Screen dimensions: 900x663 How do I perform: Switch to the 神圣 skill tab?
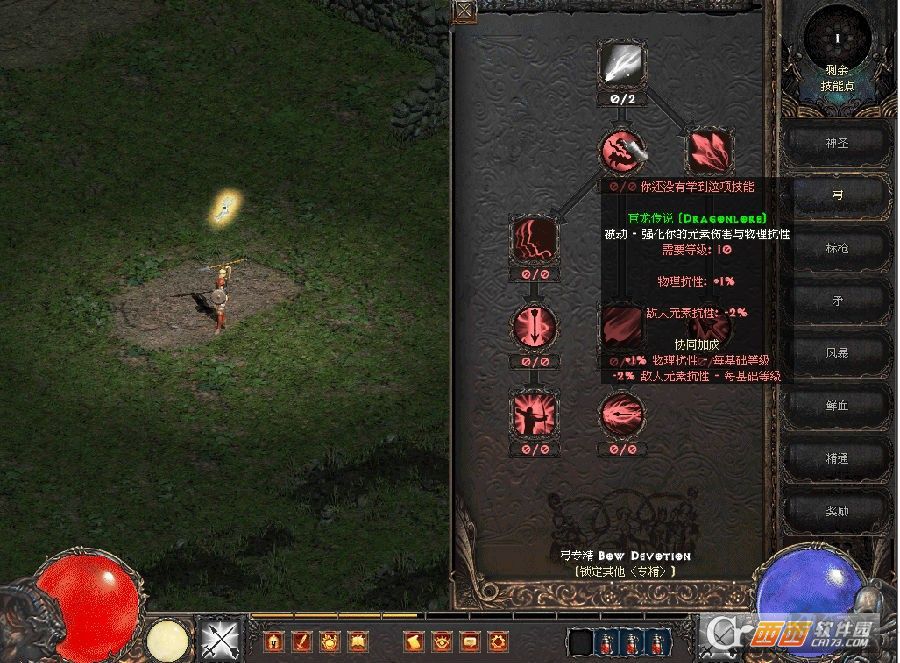[x=836, y=143]
